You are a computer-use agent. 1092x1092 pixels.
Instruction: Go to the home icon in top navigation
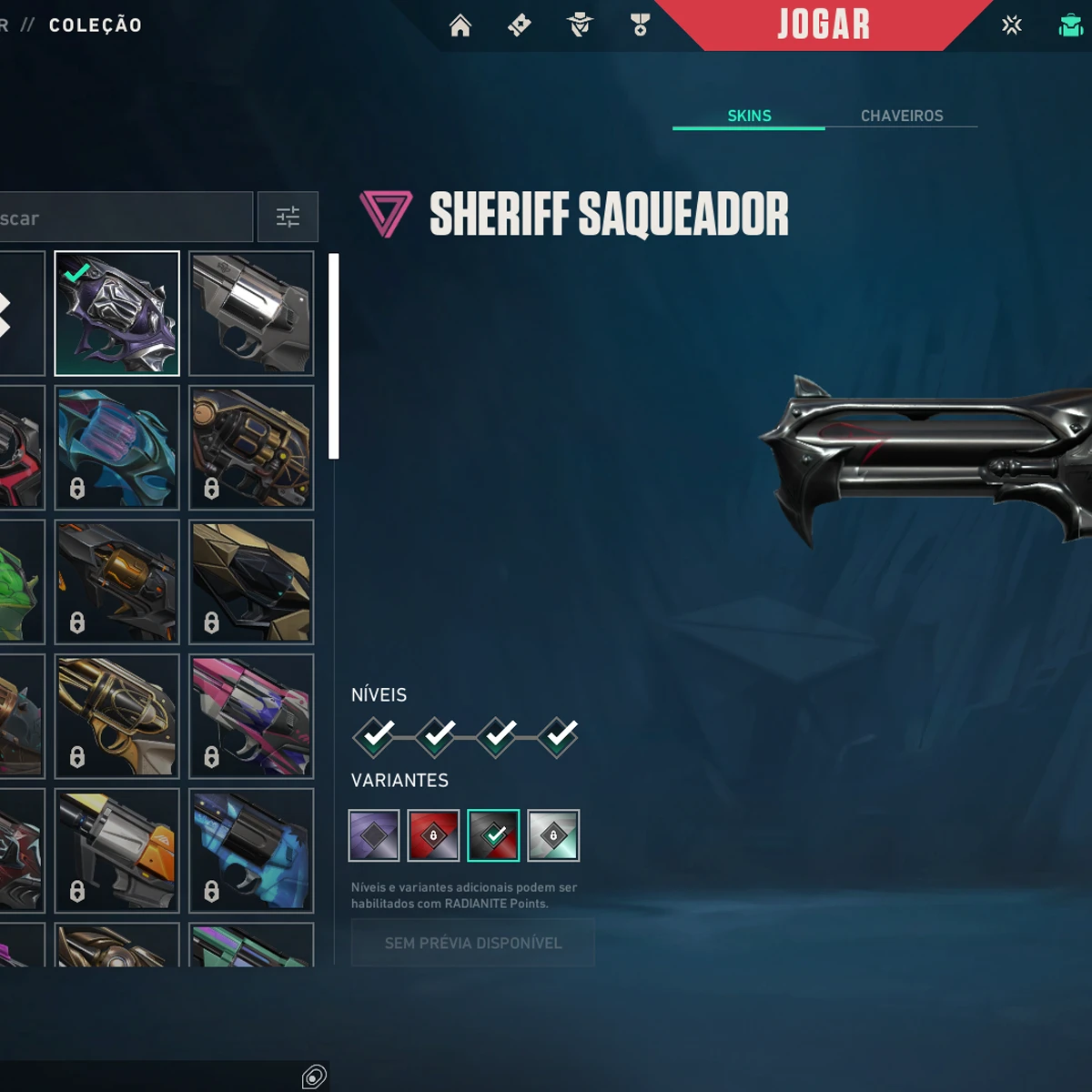[x=460, y=25]
